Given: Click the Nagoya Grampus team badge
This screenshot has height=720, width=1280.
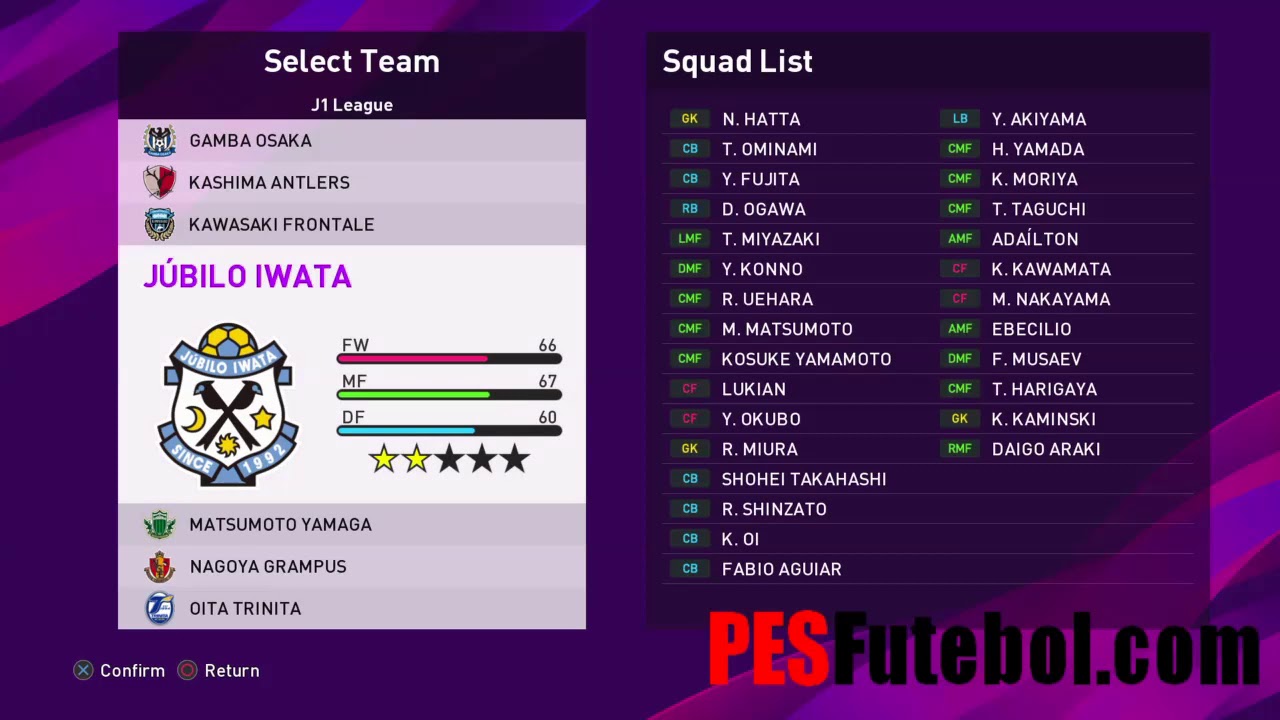Looking at the screenshot, I should click(x=160, y=566).
